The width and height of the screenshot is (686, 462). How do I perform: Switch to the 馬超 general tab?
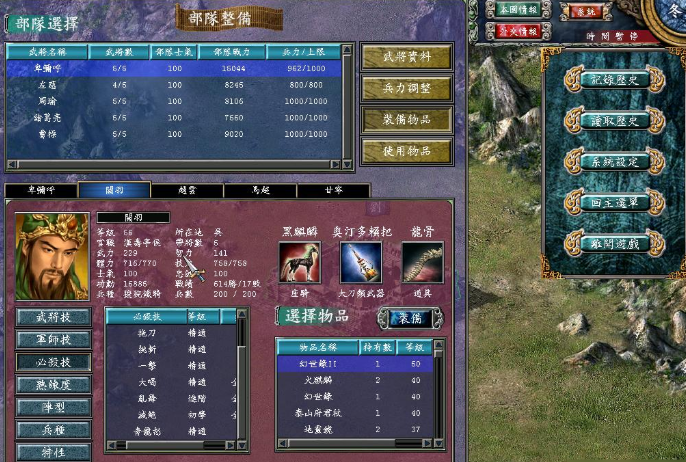(260, 190)
